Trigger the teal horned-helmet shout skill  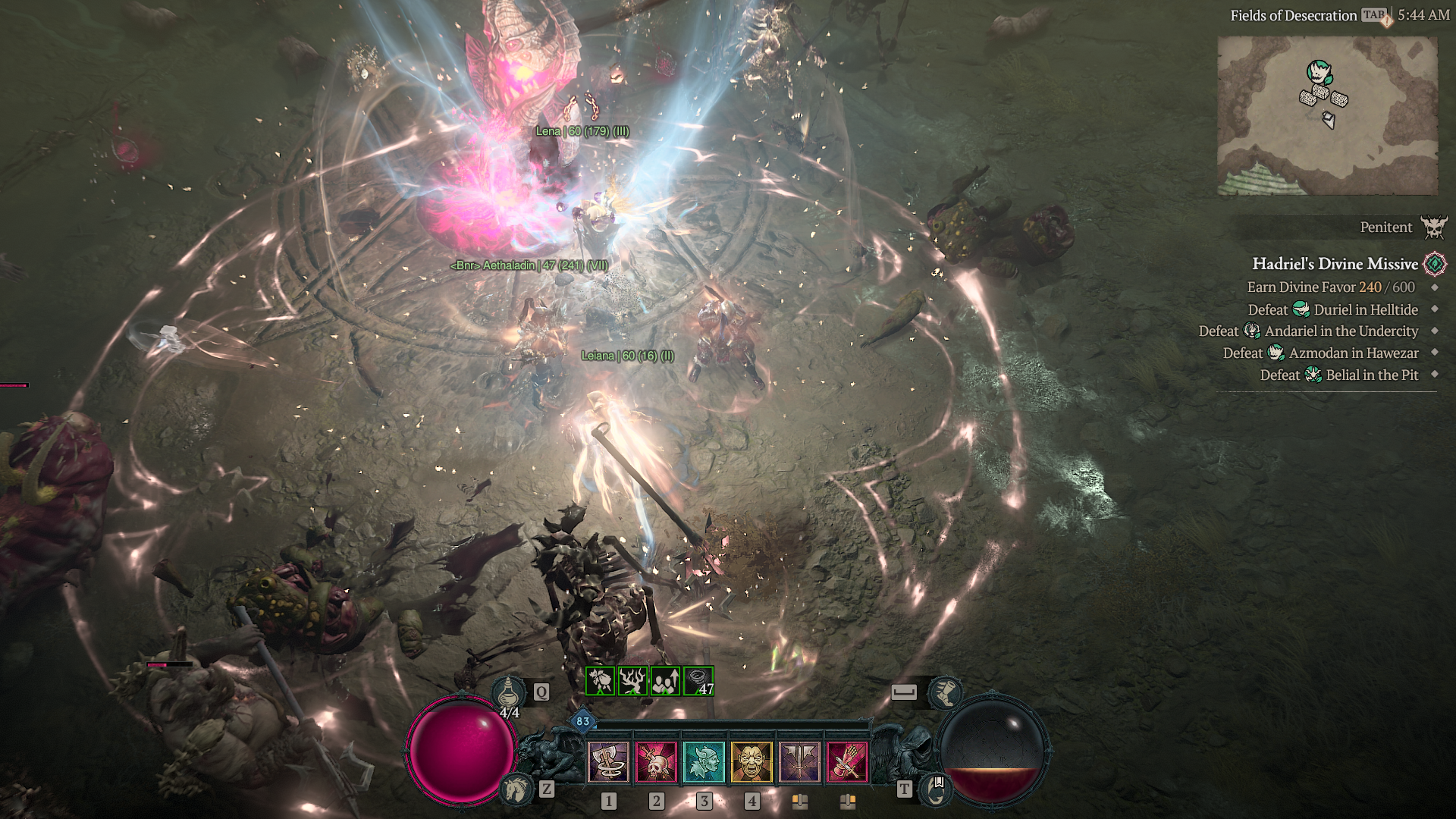(x=704, y=761)
